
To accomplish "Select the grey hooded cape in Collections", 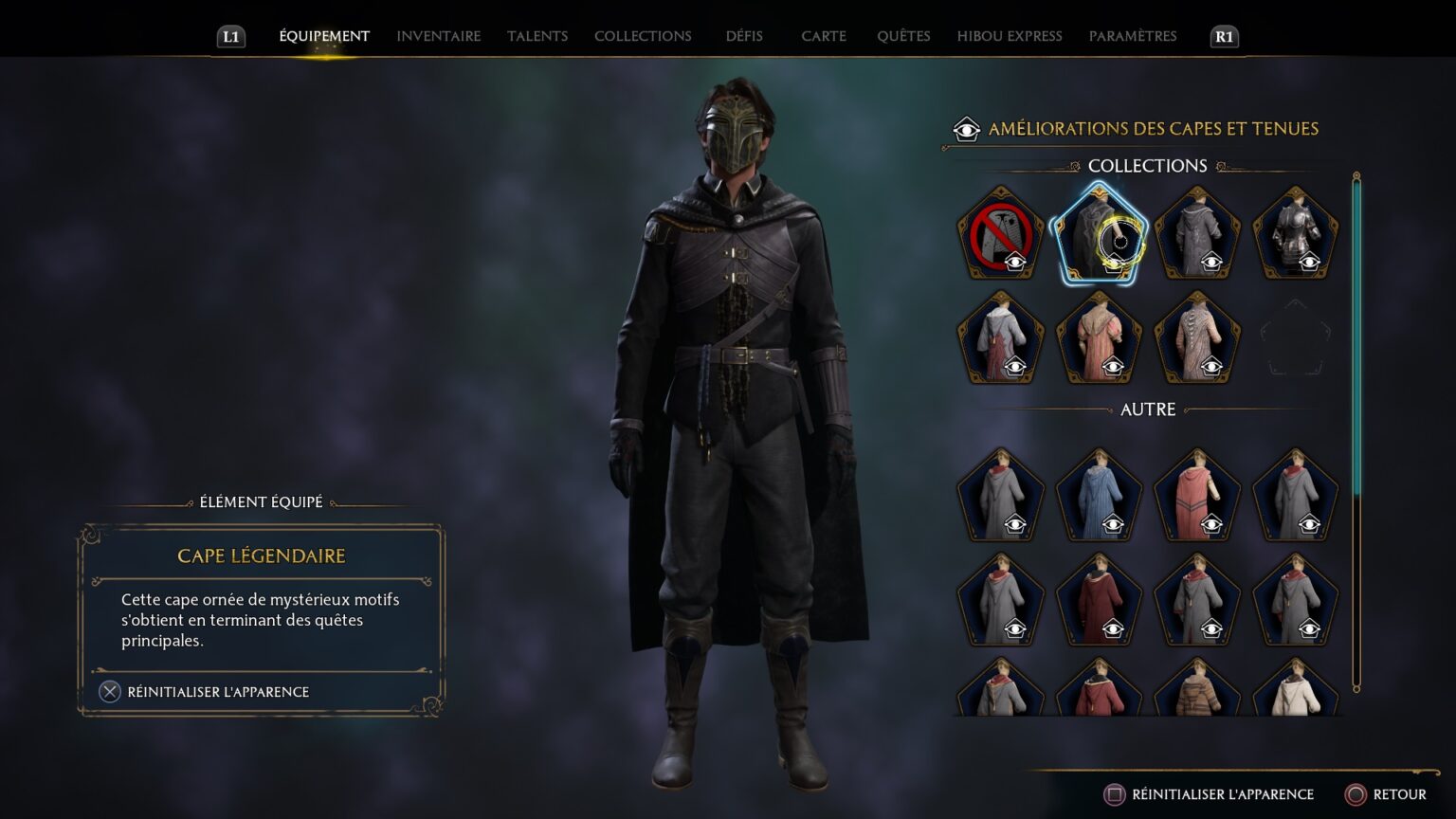I will point(1196,232).
